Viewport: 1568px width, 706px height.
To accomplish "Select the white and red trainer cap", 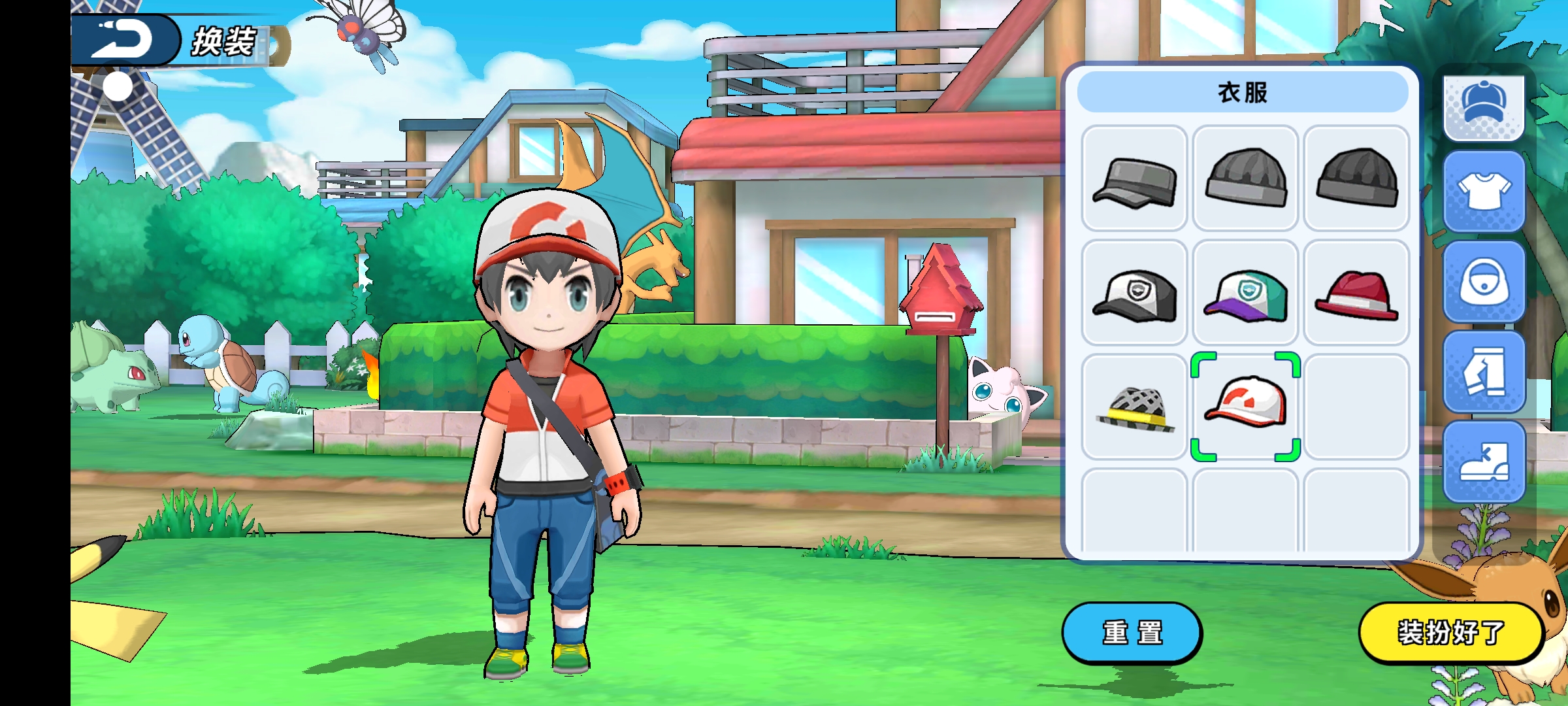I will click(x=1245, y=407).
